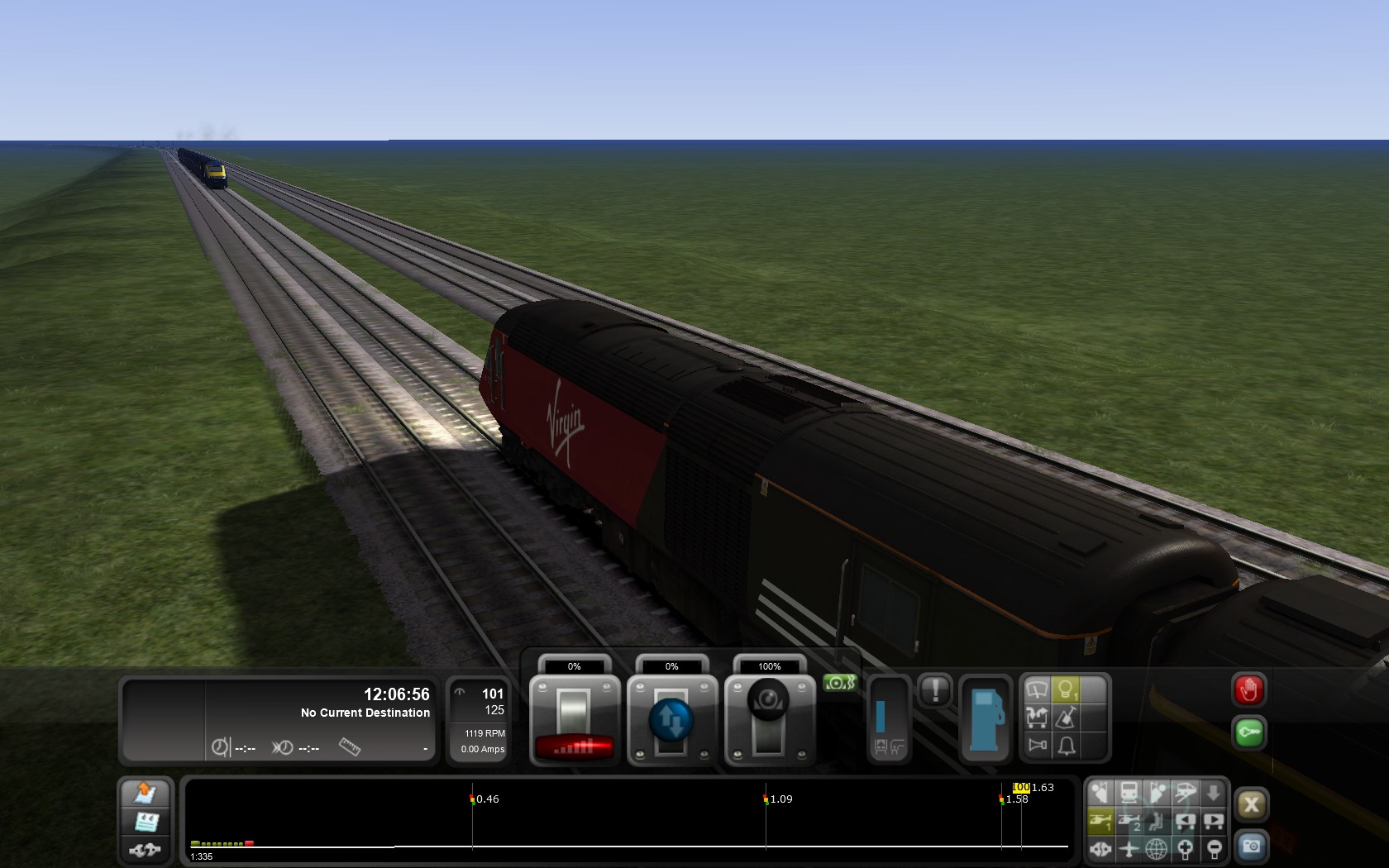This screenshot has height=868, width=1389.
Task: Acknowledge the exclamation mark alert button
Action: click(x=935, y=690)
